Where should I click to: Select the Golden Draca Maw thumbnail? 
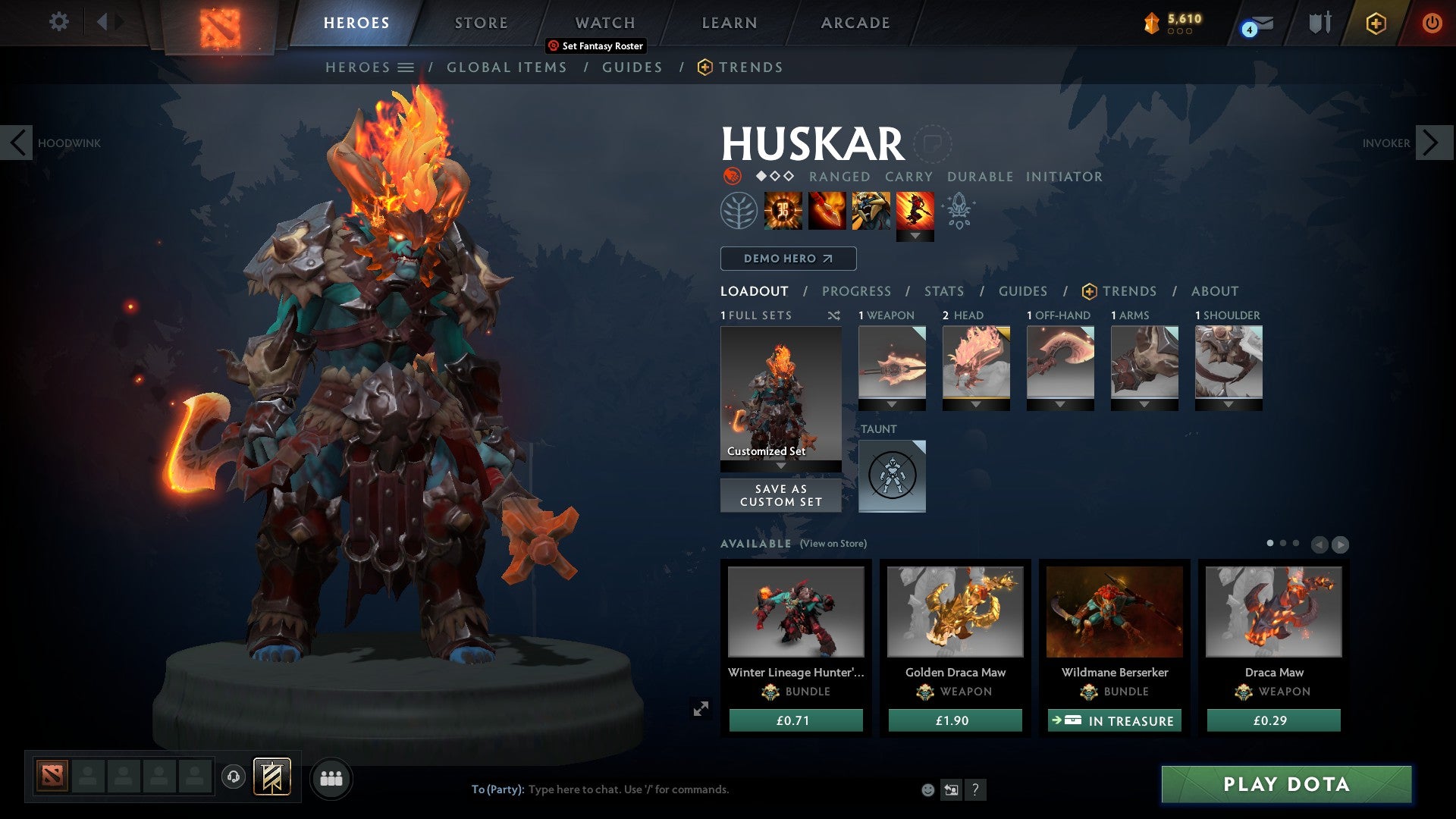coord(955,614)
